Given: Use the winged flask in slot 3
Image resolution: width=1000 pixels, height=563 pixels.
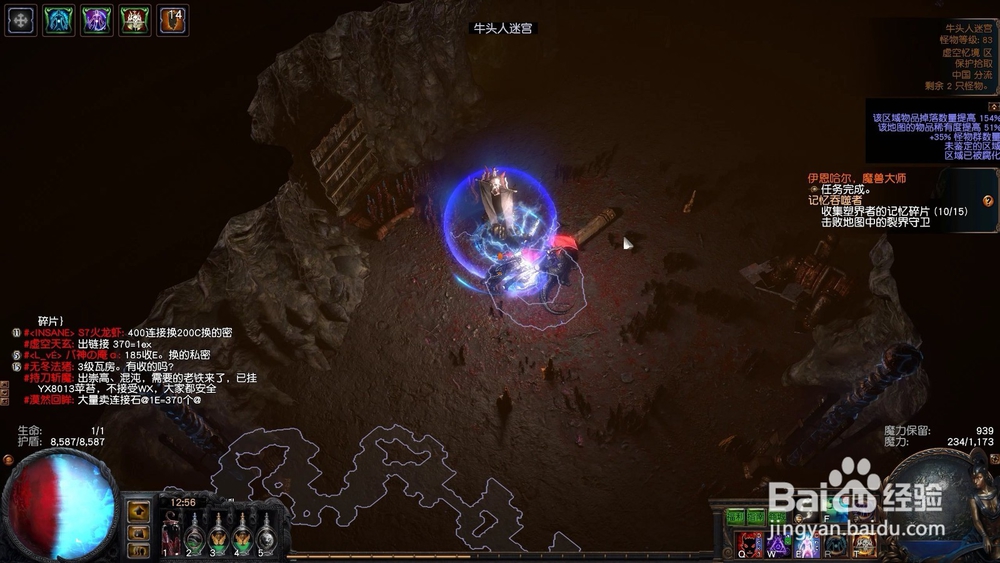Looking at the screenshot, I should click(x=217, y=536).
